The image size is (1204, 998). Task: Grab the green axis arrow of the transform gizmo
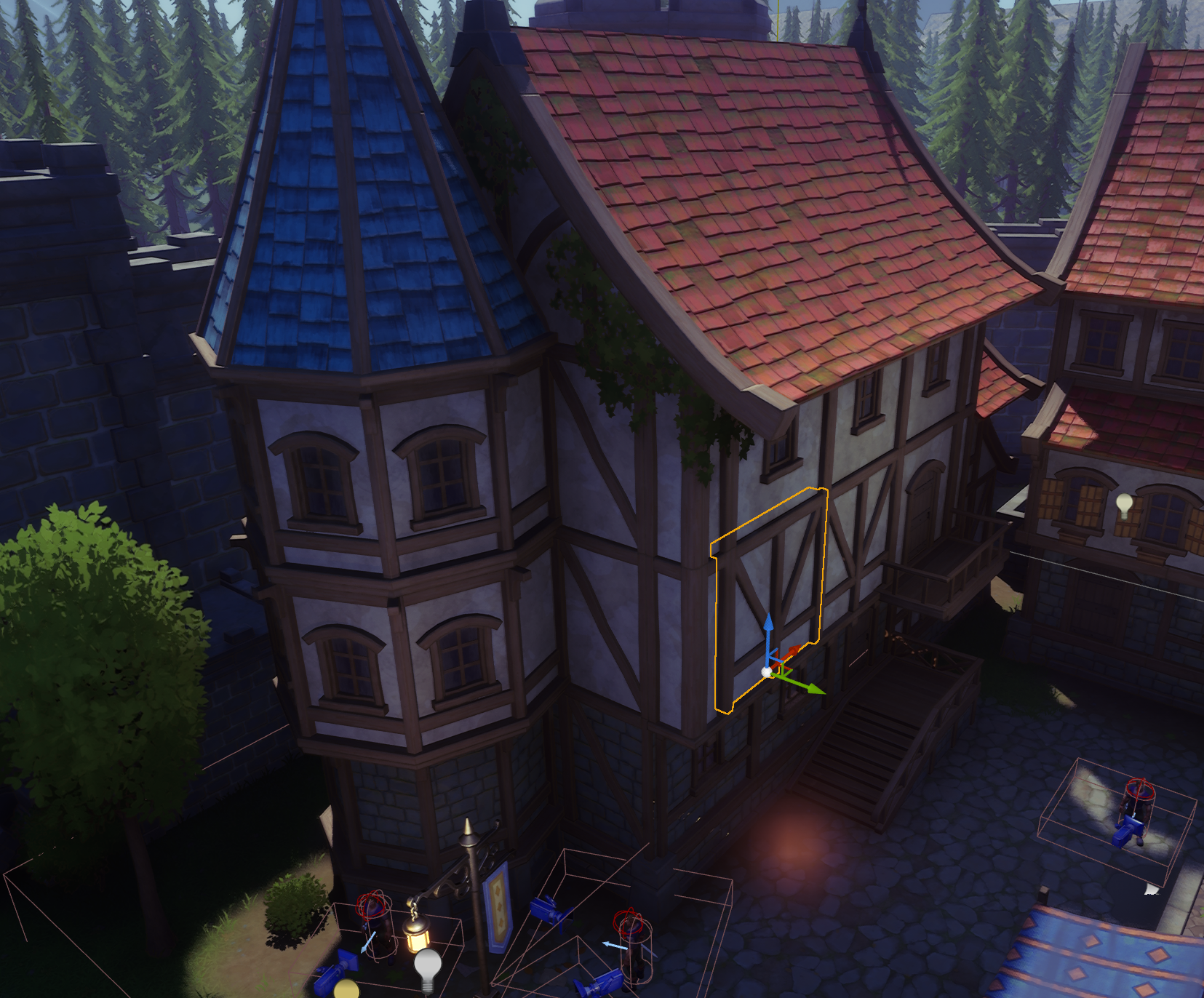[x=813, y=687]
